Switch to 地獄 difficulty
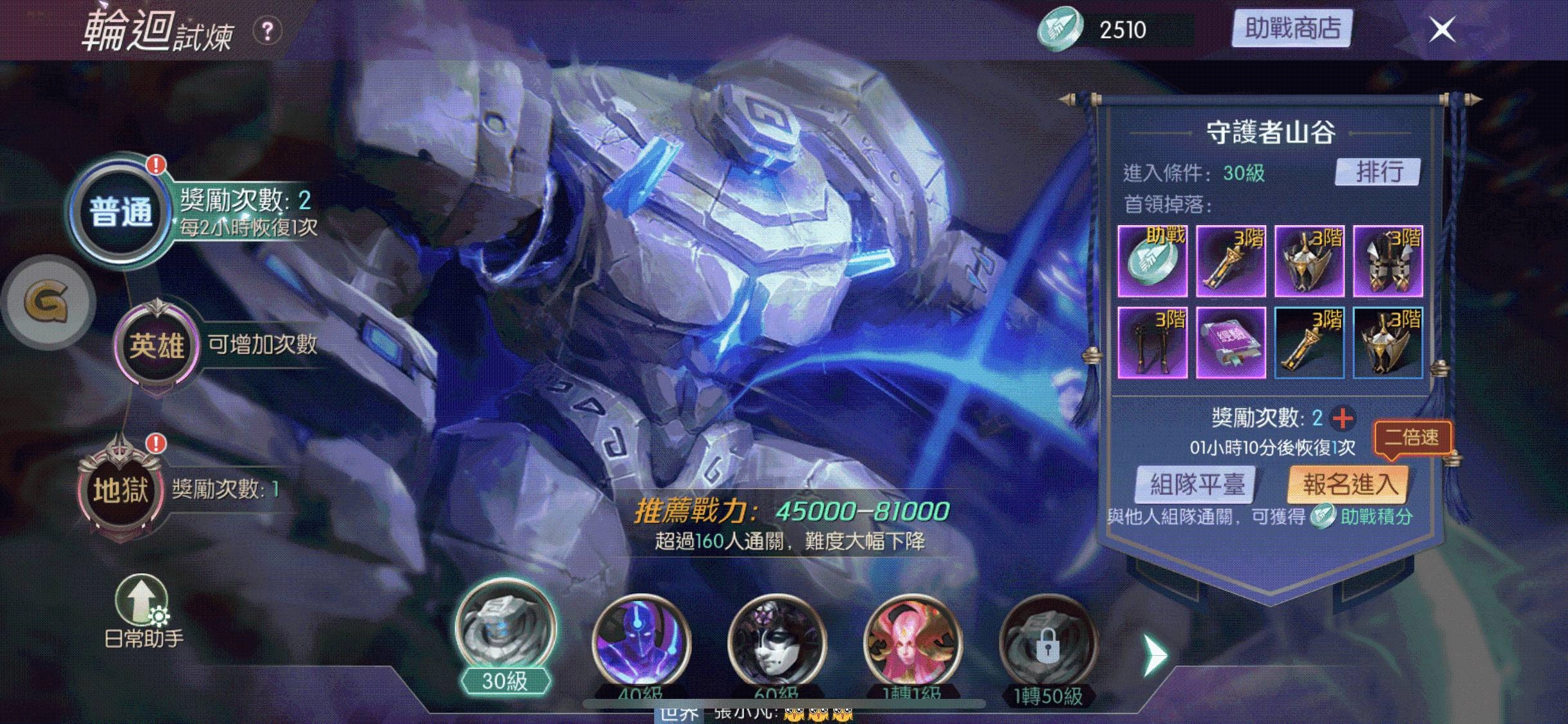 (119, 490)
